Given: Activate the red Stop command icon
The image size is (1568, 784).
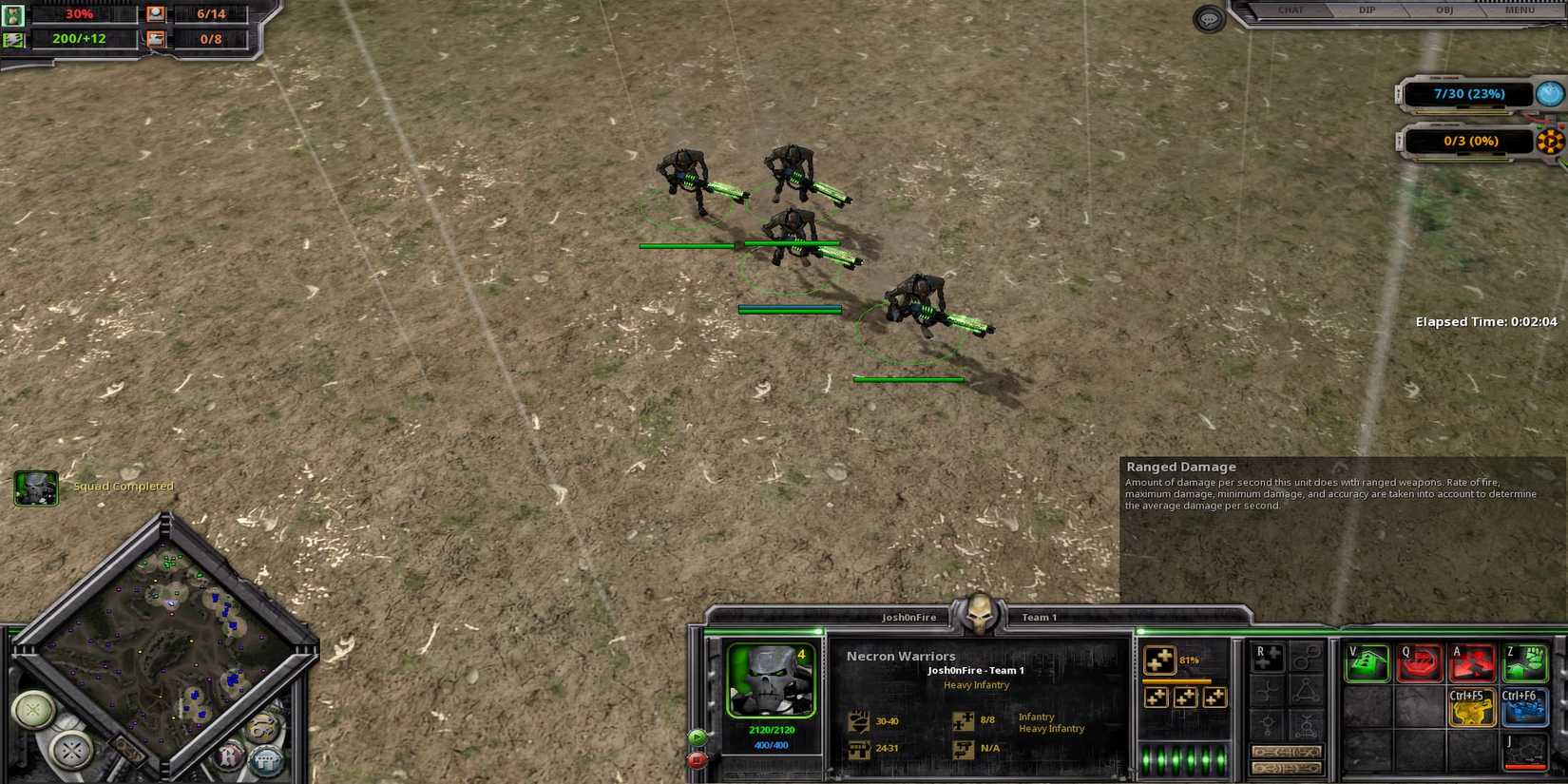Looking at the screenshot, I should click(1421, 661).
